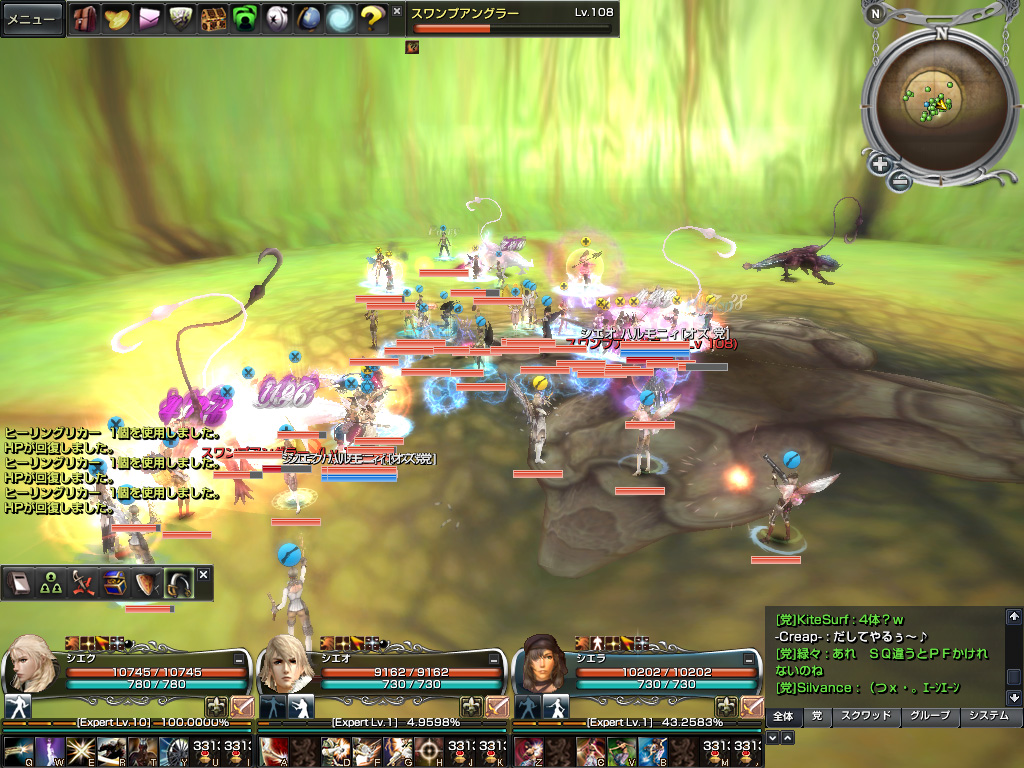The image size is (1024, 768).
Task: Click the blue treasure chest shortcut icon
Action: tap(114, 584)
